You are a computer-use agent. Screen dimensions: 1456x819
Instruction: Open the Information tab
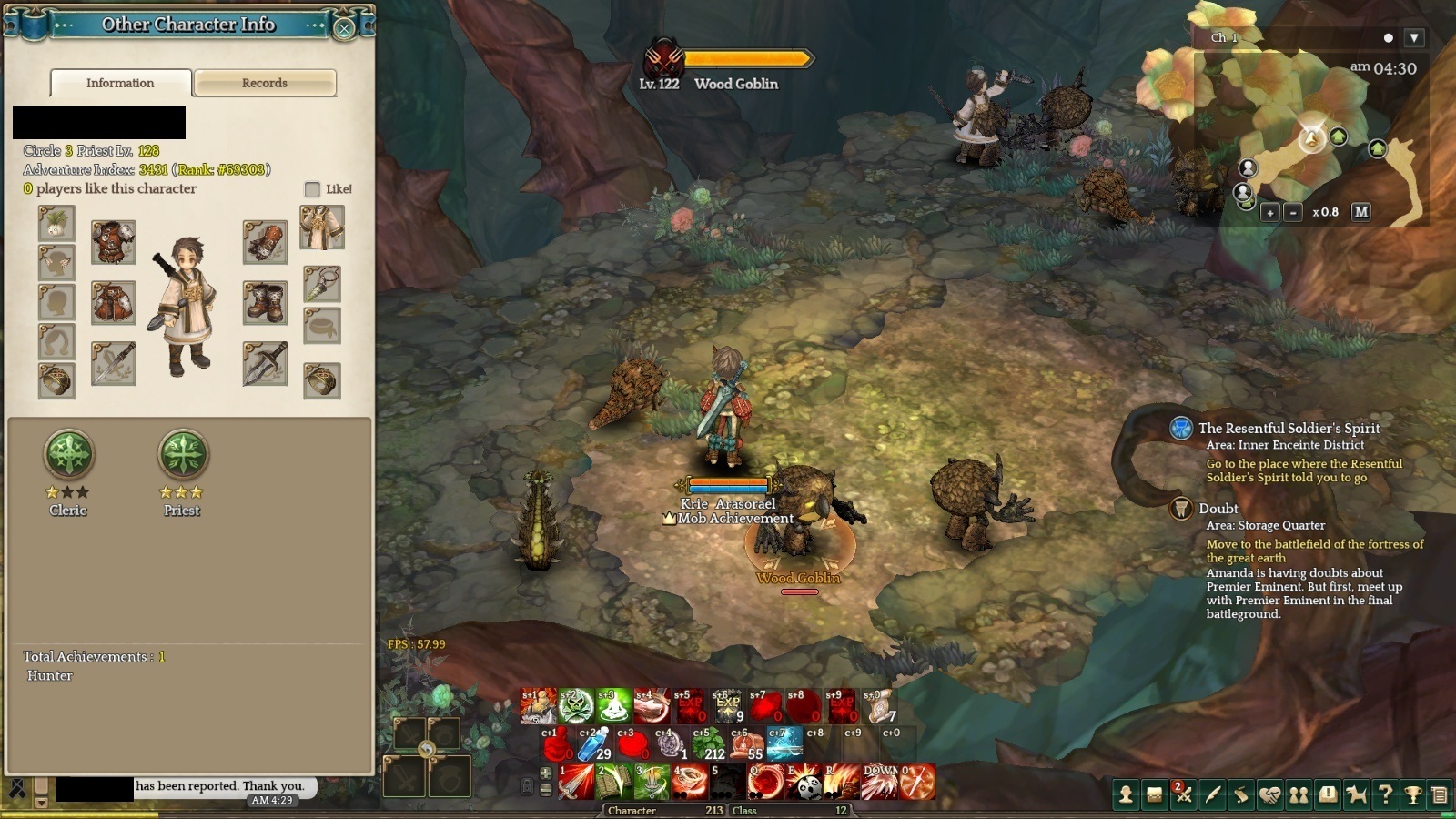coord(120,83)
